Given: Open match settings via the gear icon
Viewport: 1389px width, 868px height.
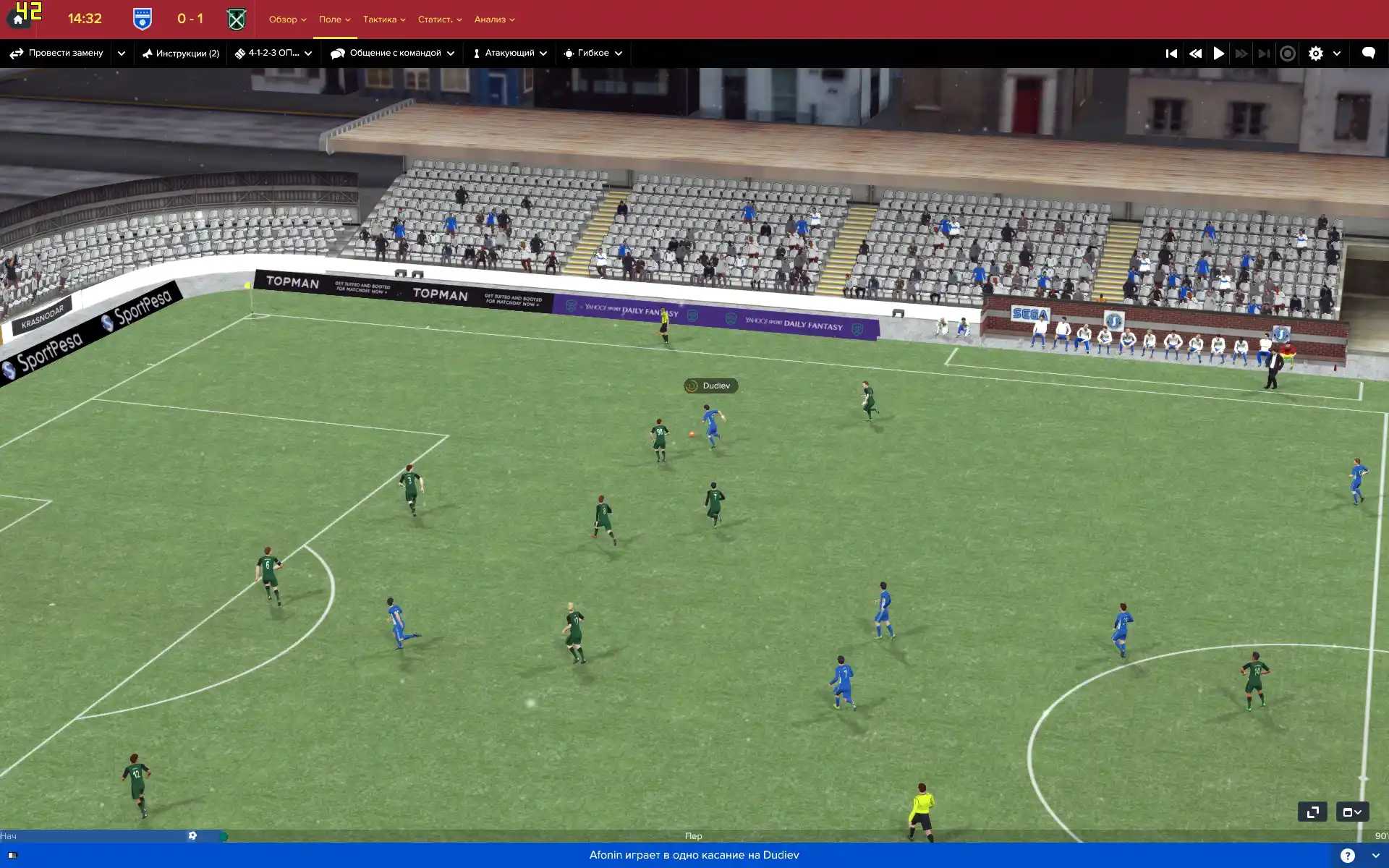Looking at the screenshot, I should click(x=1316, y=54).
